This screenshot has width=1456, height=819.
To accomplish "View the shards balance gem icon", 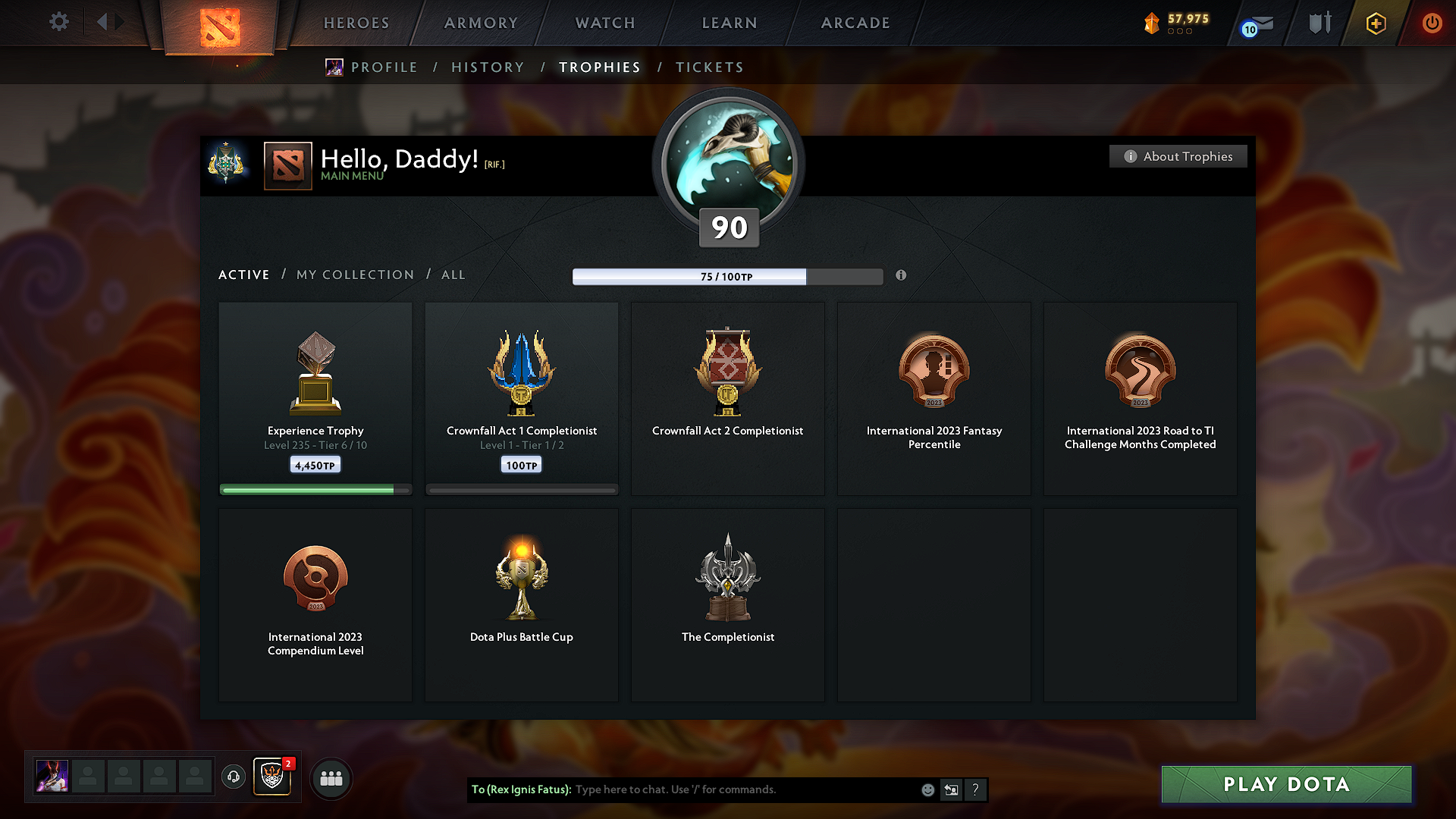I will [x=1152, y=23].
